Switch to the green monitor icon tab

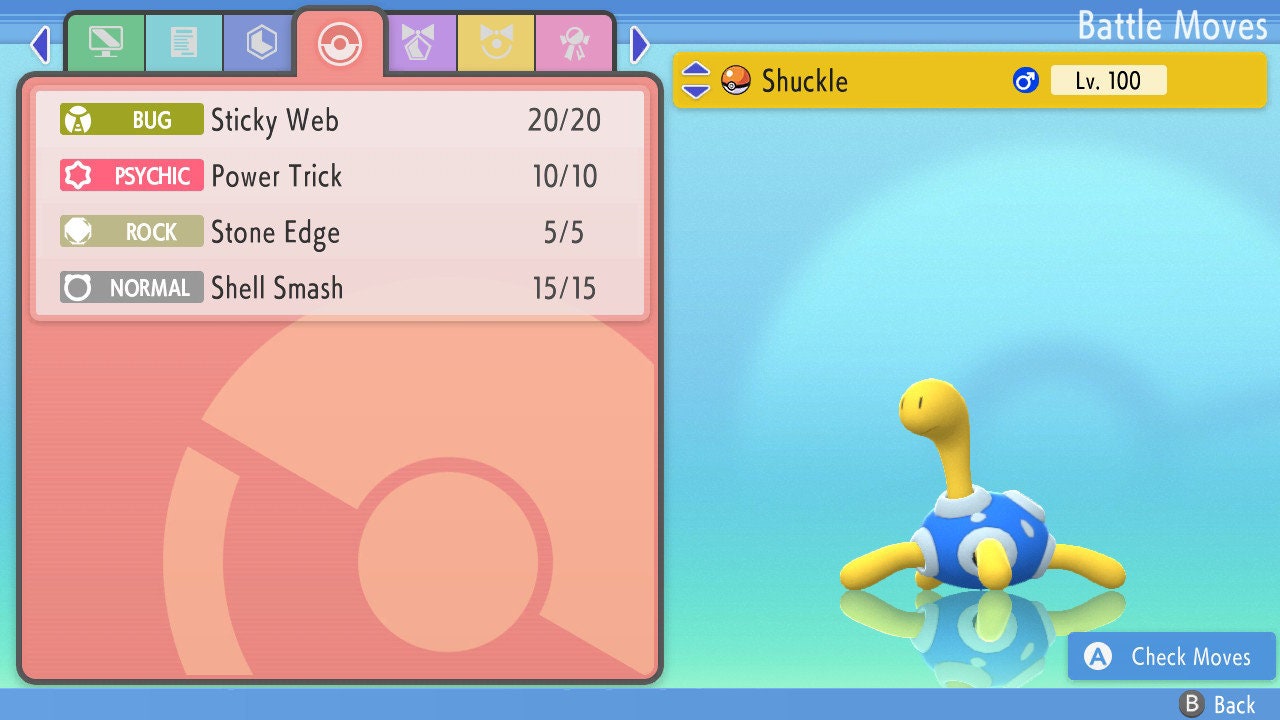(x=105, y=43)
